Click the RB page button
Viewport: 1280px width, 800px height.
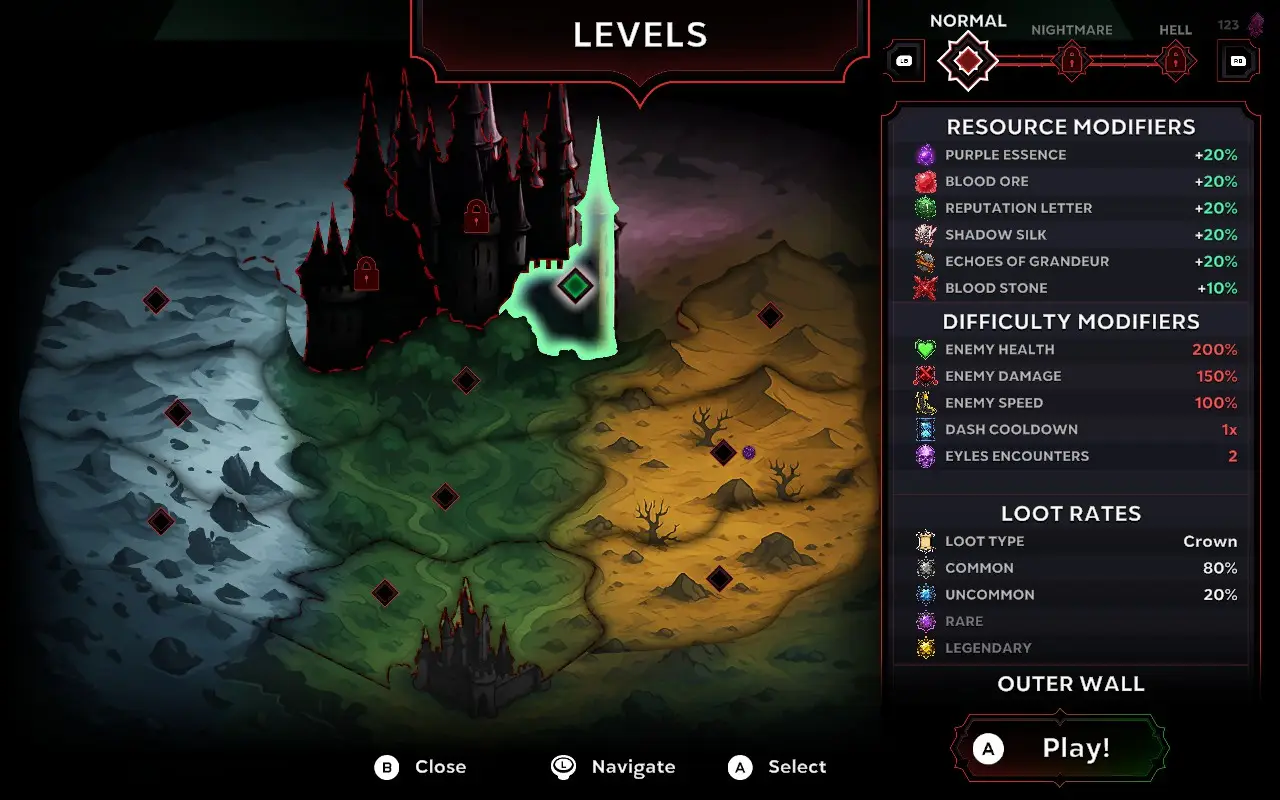click(1237, 60)
